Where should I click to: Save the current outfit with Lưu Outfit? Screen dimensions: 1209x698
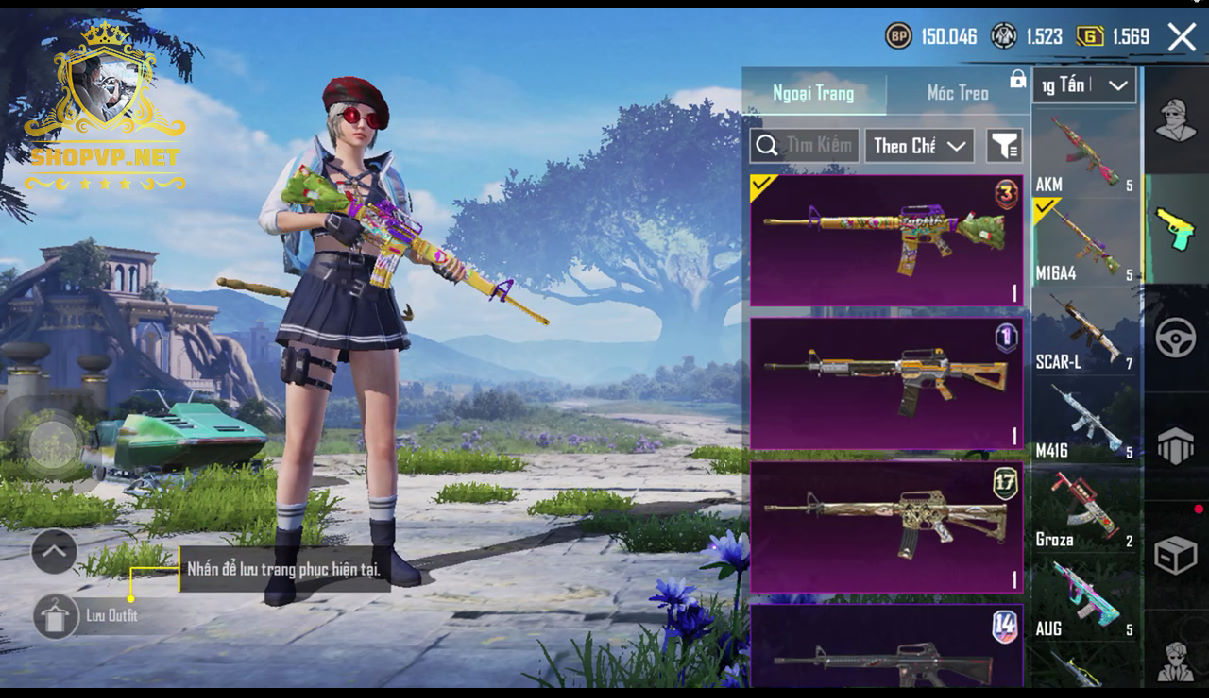[56, 616]
